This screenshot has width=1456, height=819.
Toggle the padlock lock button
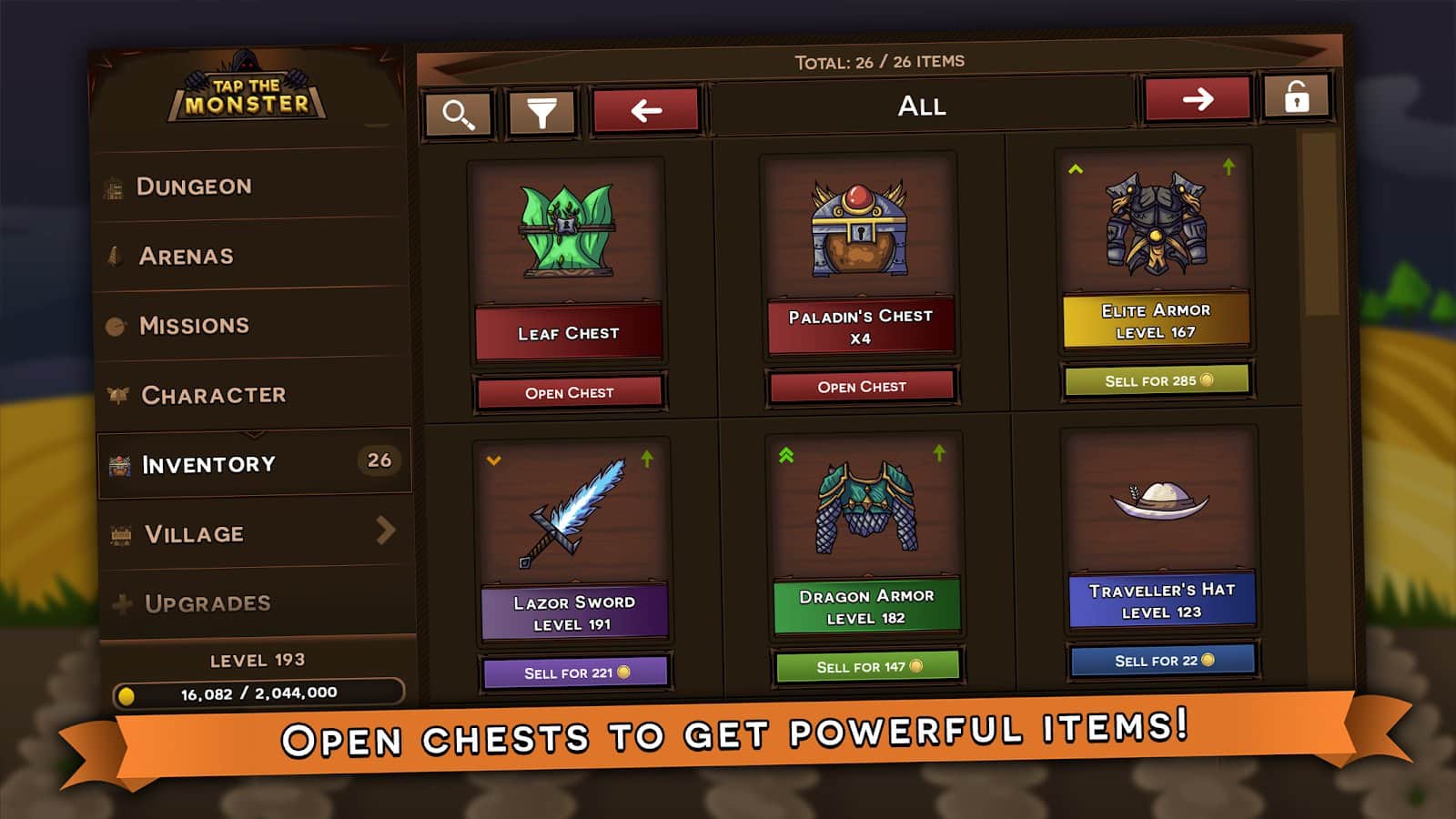coord(1297,96)
